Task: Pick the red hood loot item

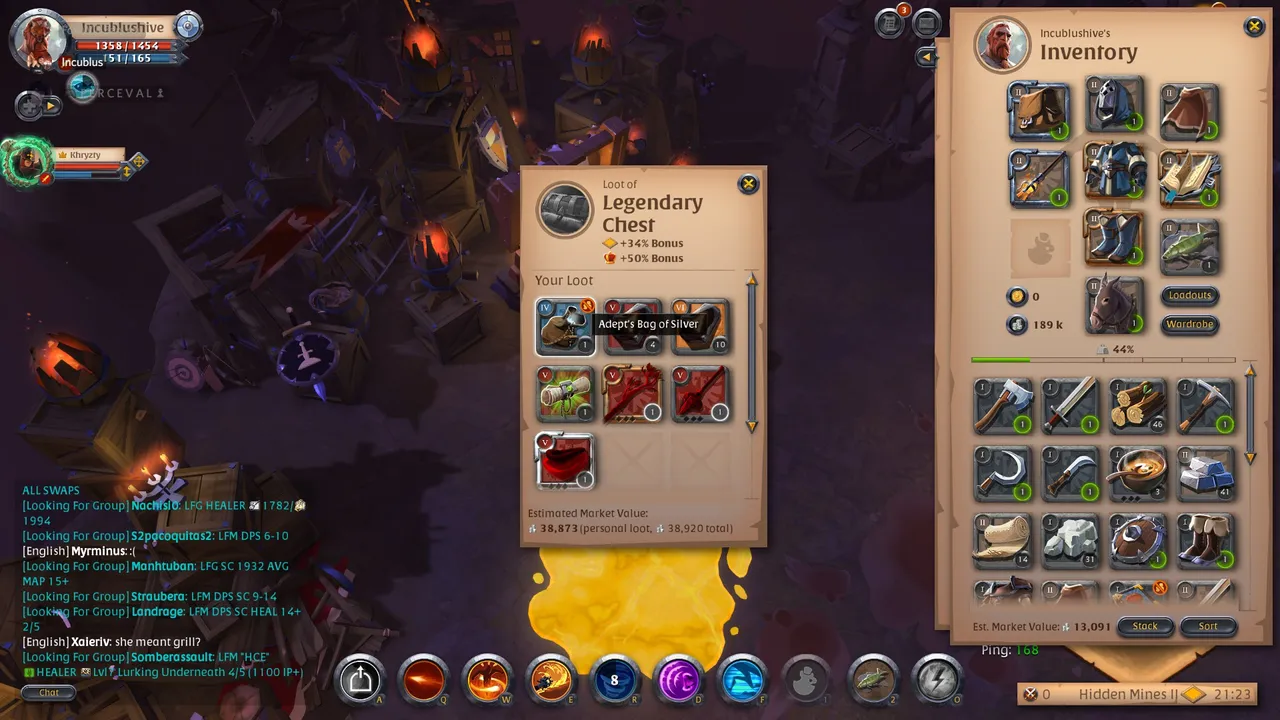Action: (x=565, y=460)
